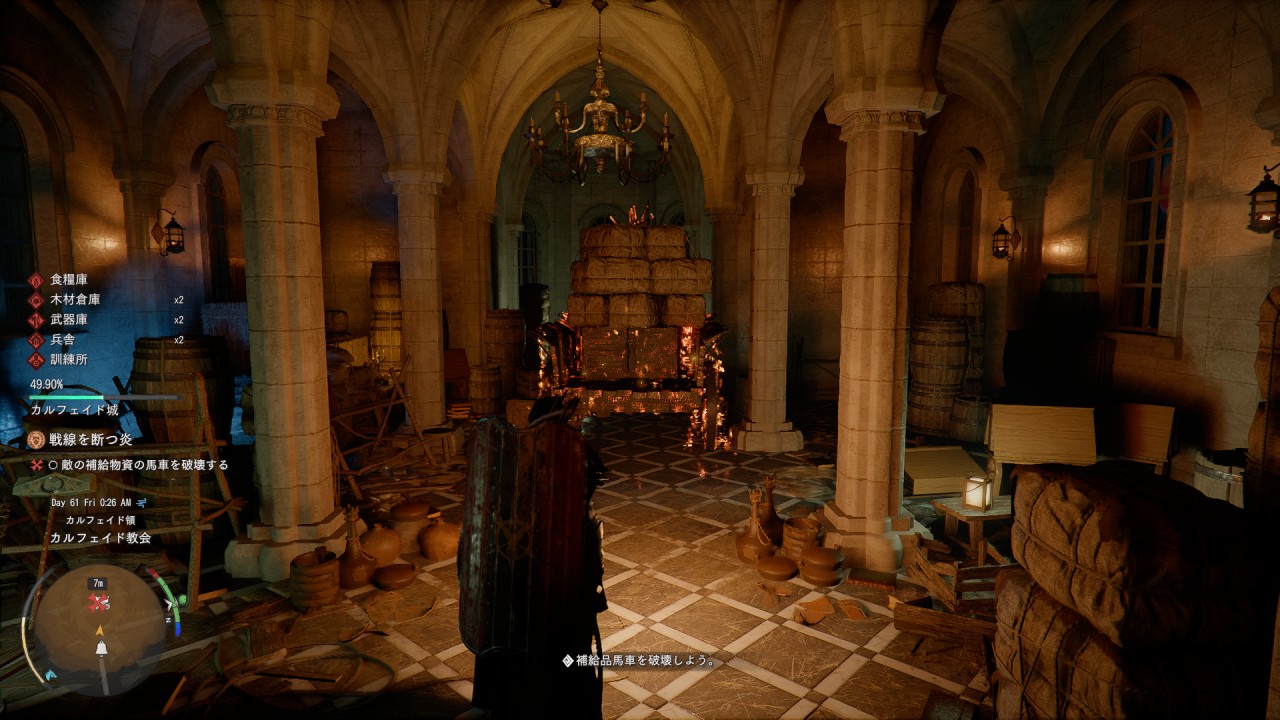This screenshot has height=720, width=1280.
Task: Select the 食糧庫 entry in the facility list
Action: coord(69,280)
